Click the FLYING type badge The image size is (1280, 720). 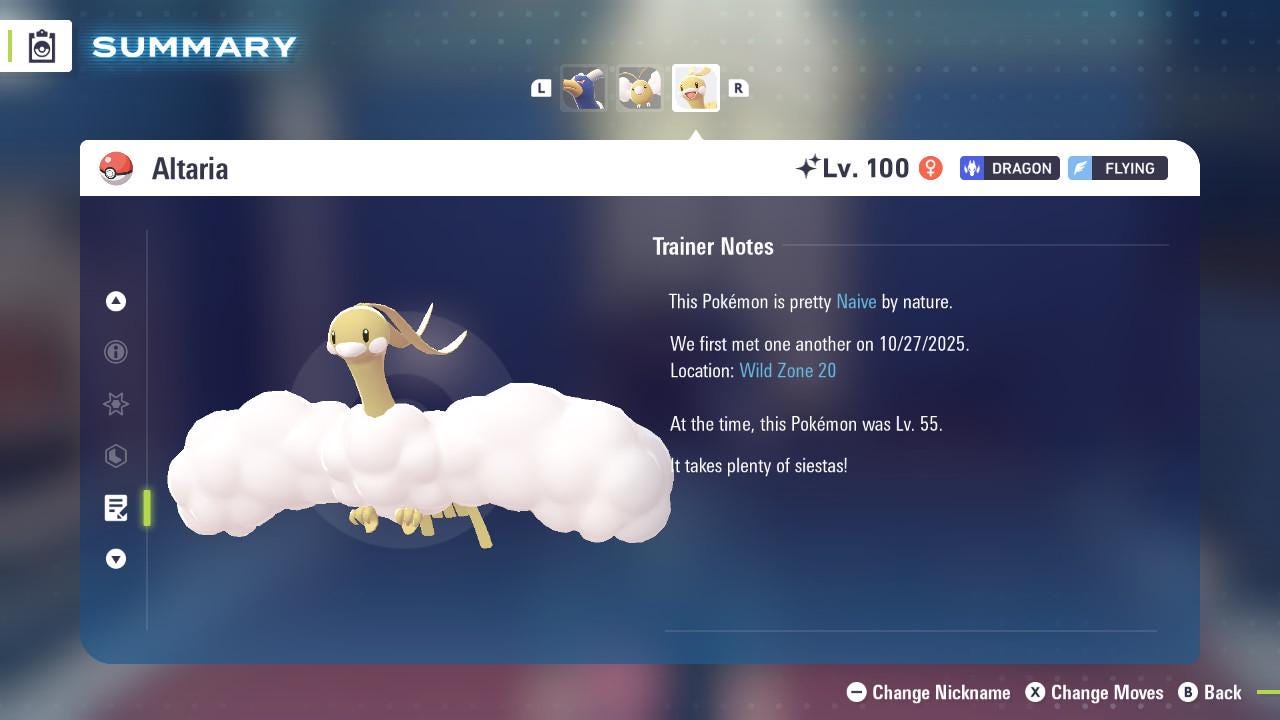pyautogui.click(x=1117, y=168)
